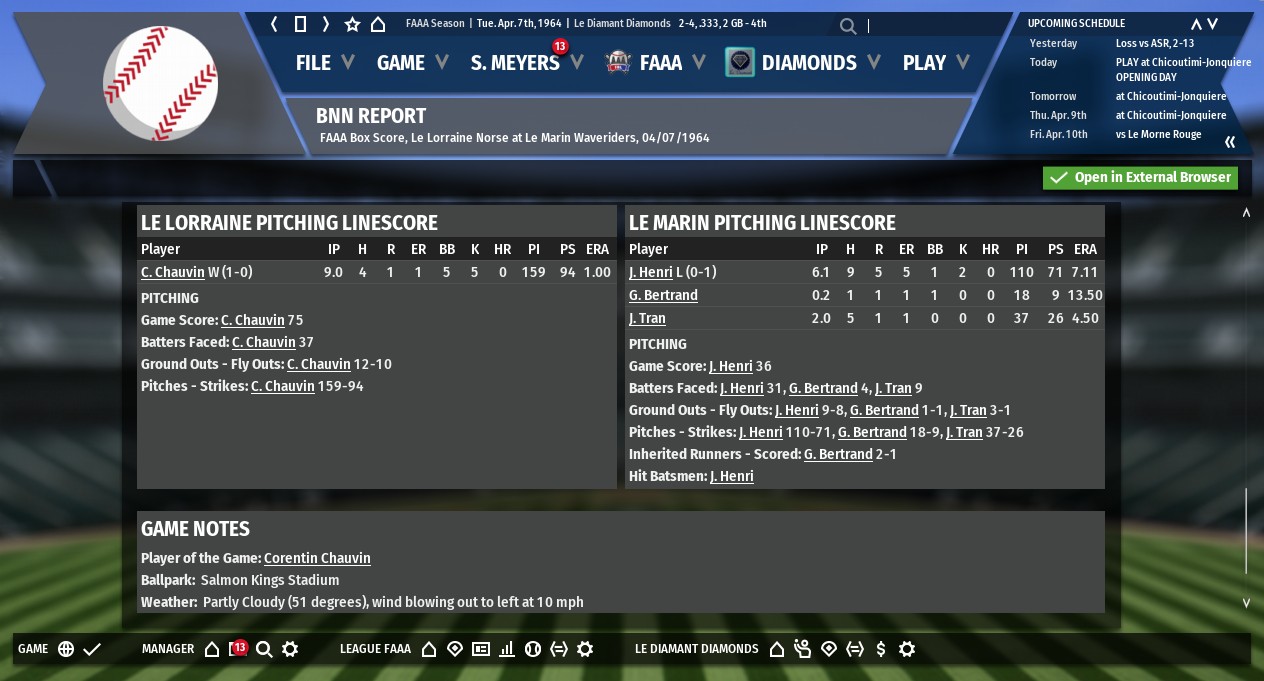Open the PLAY menu

click(924, 63)
